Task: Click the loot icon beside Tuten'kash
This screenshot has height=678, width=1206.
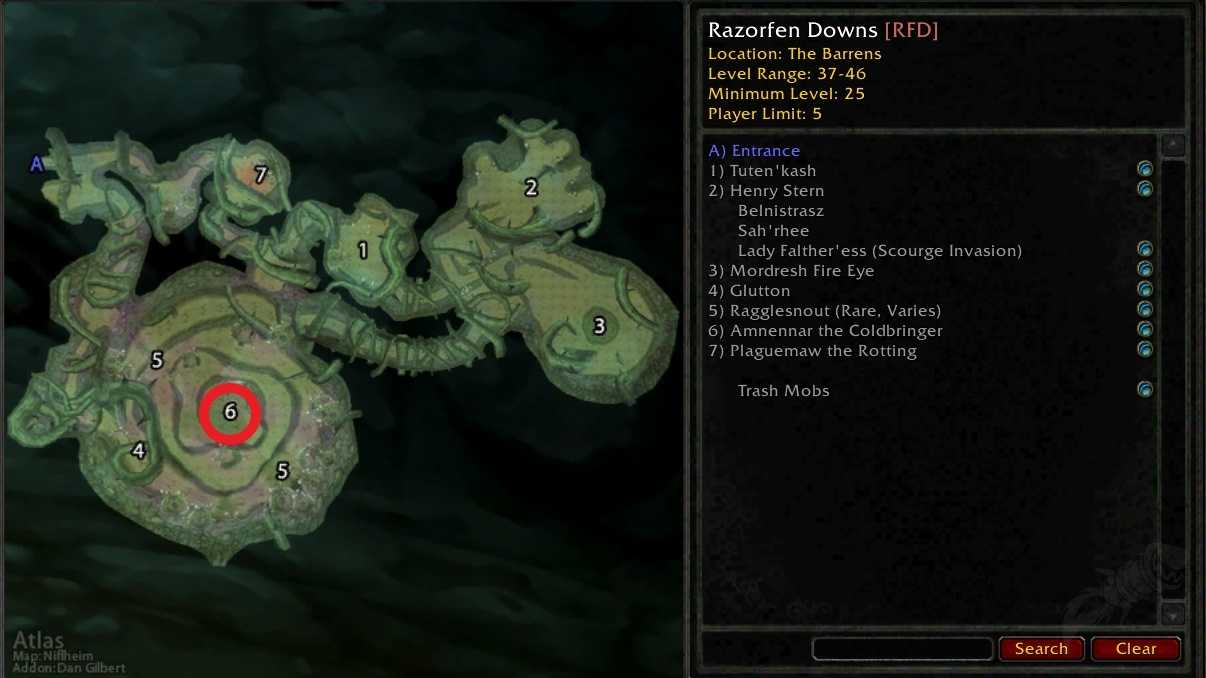Action: 1145,169
